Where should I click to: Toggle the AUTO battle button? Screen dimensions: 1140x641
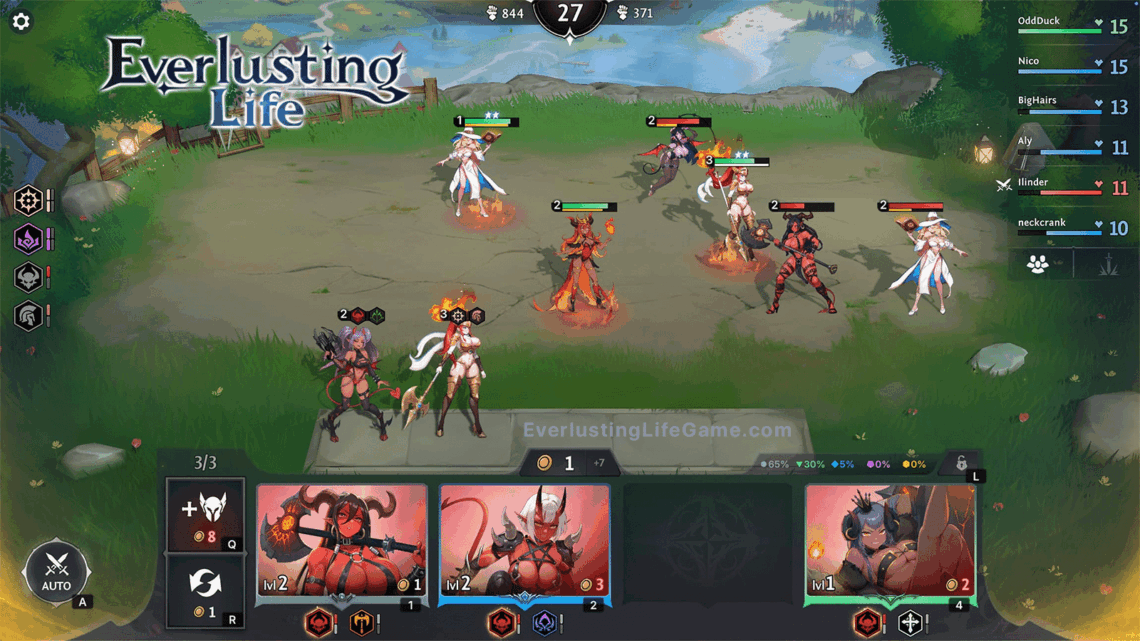click(x=56, y=574)
